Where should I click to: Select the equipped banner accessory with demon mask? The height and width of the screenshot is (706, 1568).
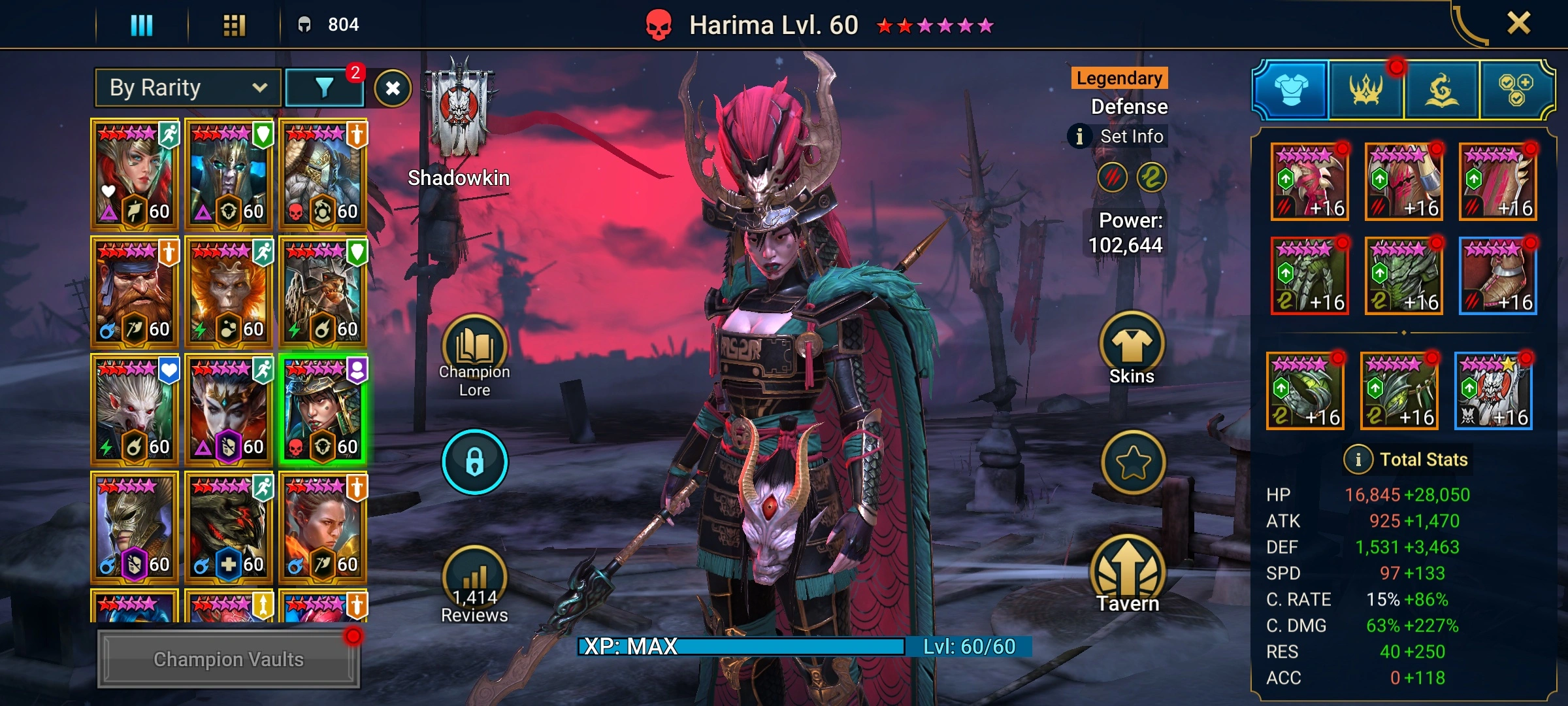(x=1494, y=391)
